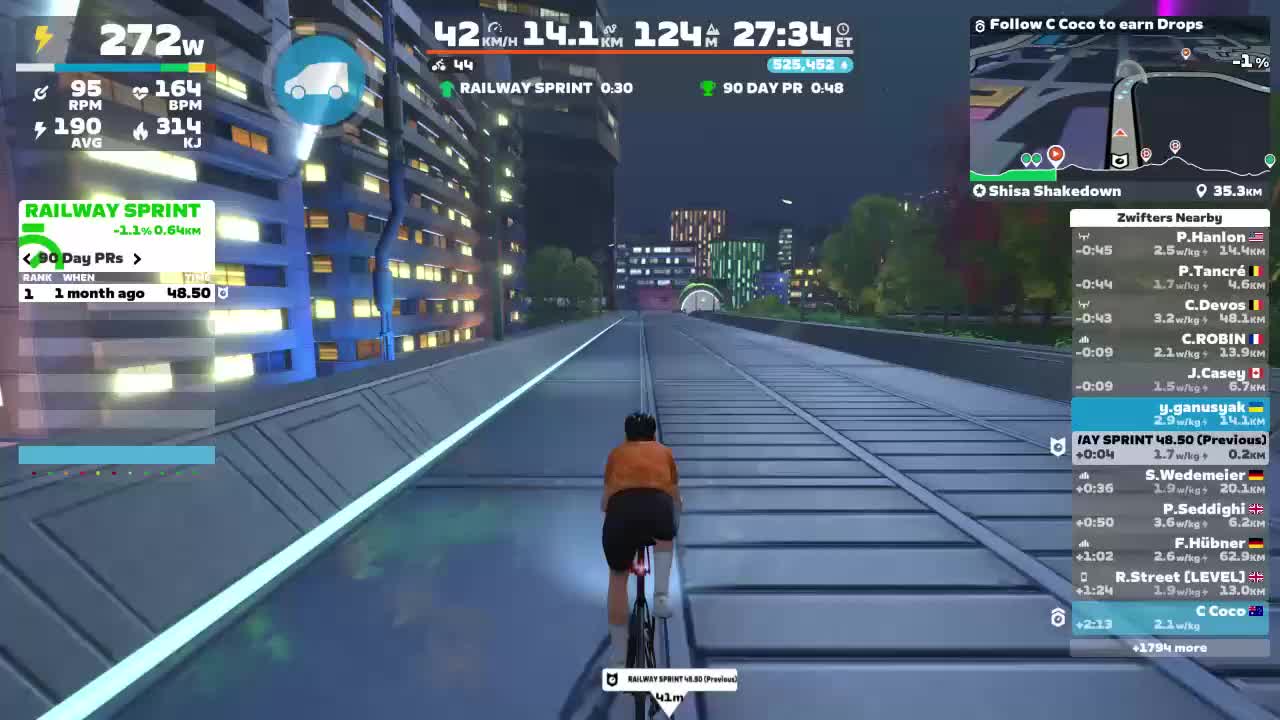The height and width of the screenshot is (720, 1280).
Task: Click the RoboPacer badge beside C Coco
Action: [1058, 618]
